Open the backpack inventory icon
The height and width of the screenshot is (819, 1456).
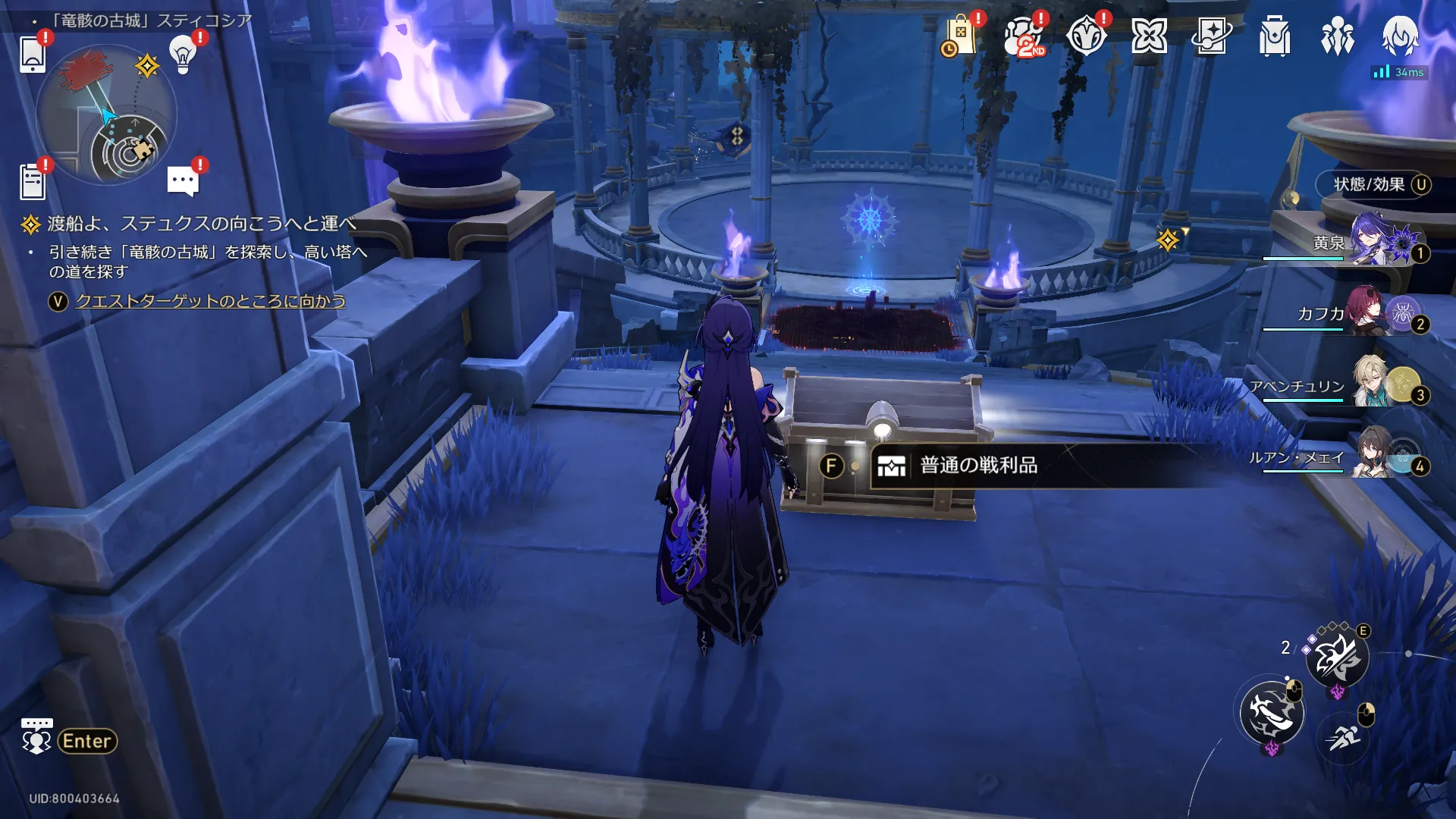(1275, 36)
